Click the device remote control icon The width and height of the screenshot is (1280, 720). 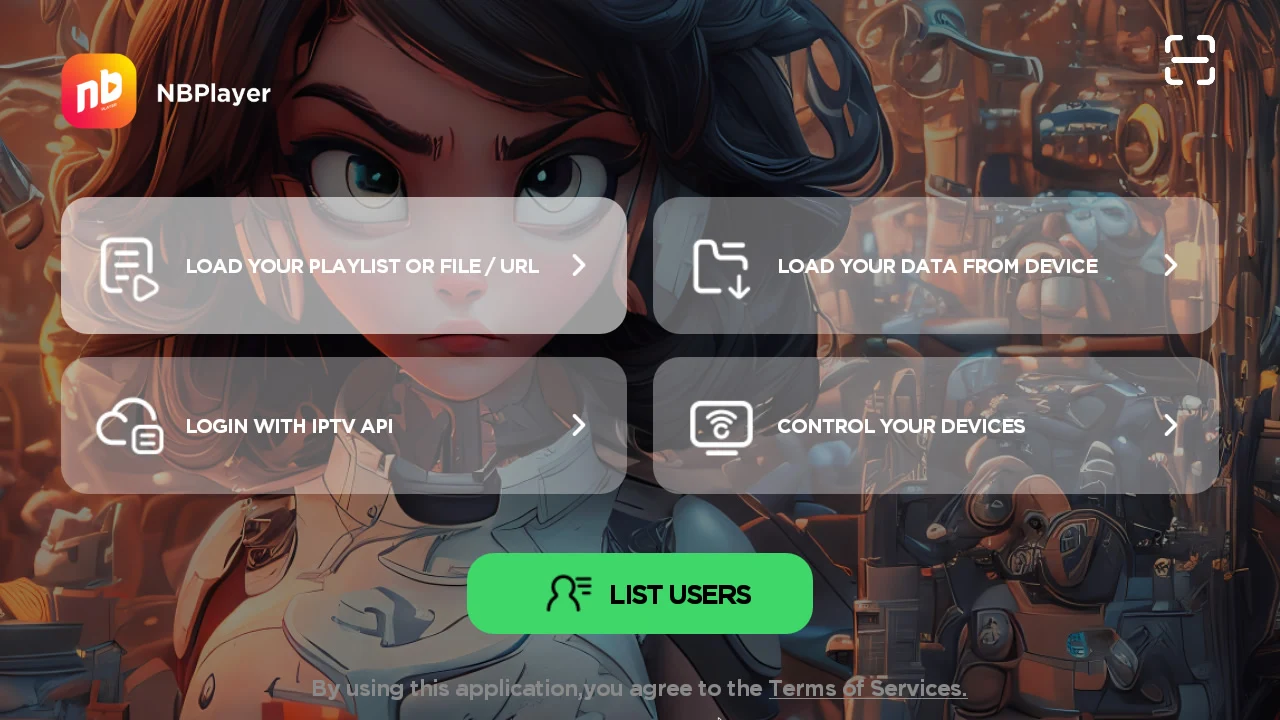click(x=721, y=426)
